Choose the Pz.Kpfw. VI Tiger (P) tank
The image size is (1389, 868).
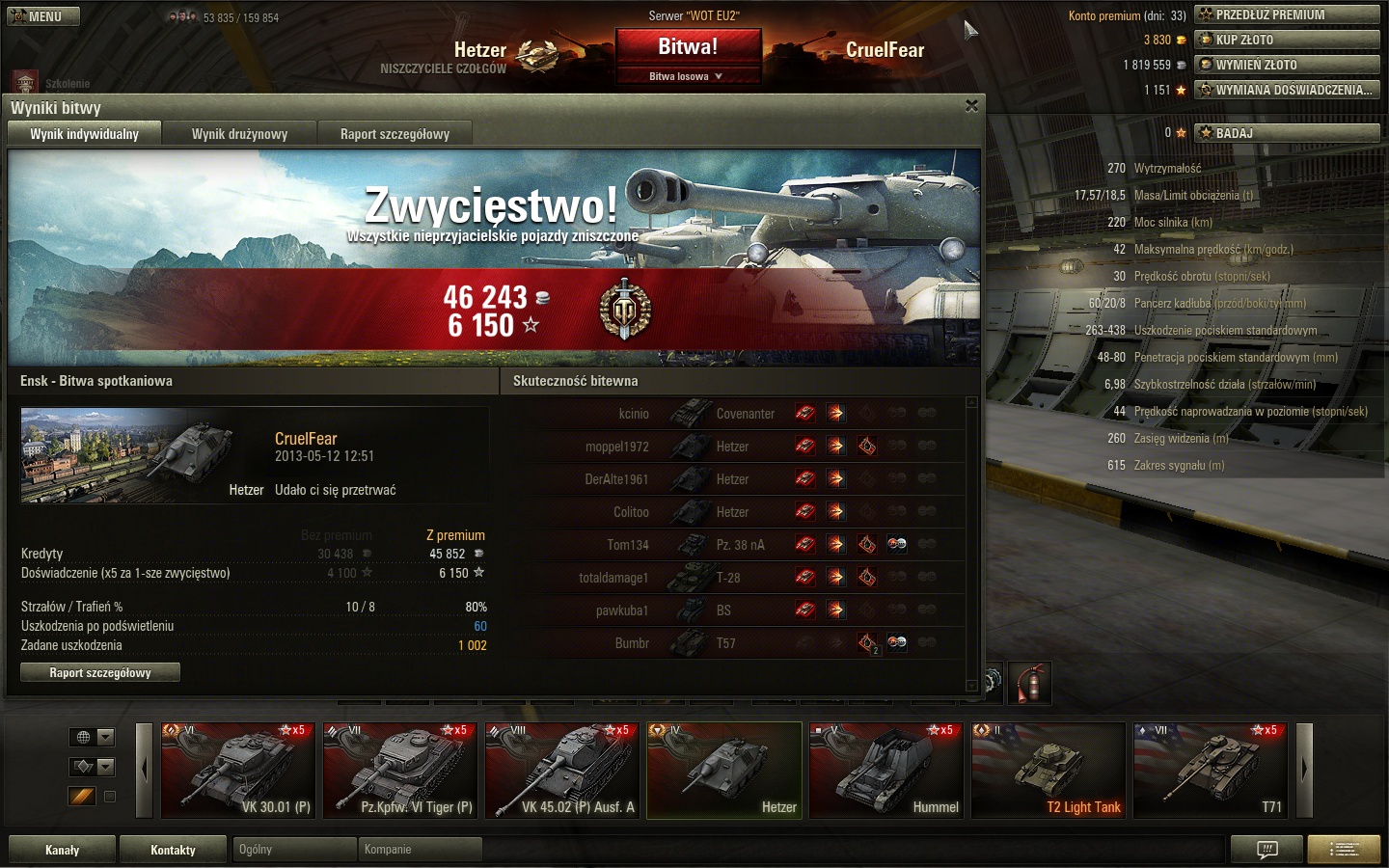(x=399, y=770)
